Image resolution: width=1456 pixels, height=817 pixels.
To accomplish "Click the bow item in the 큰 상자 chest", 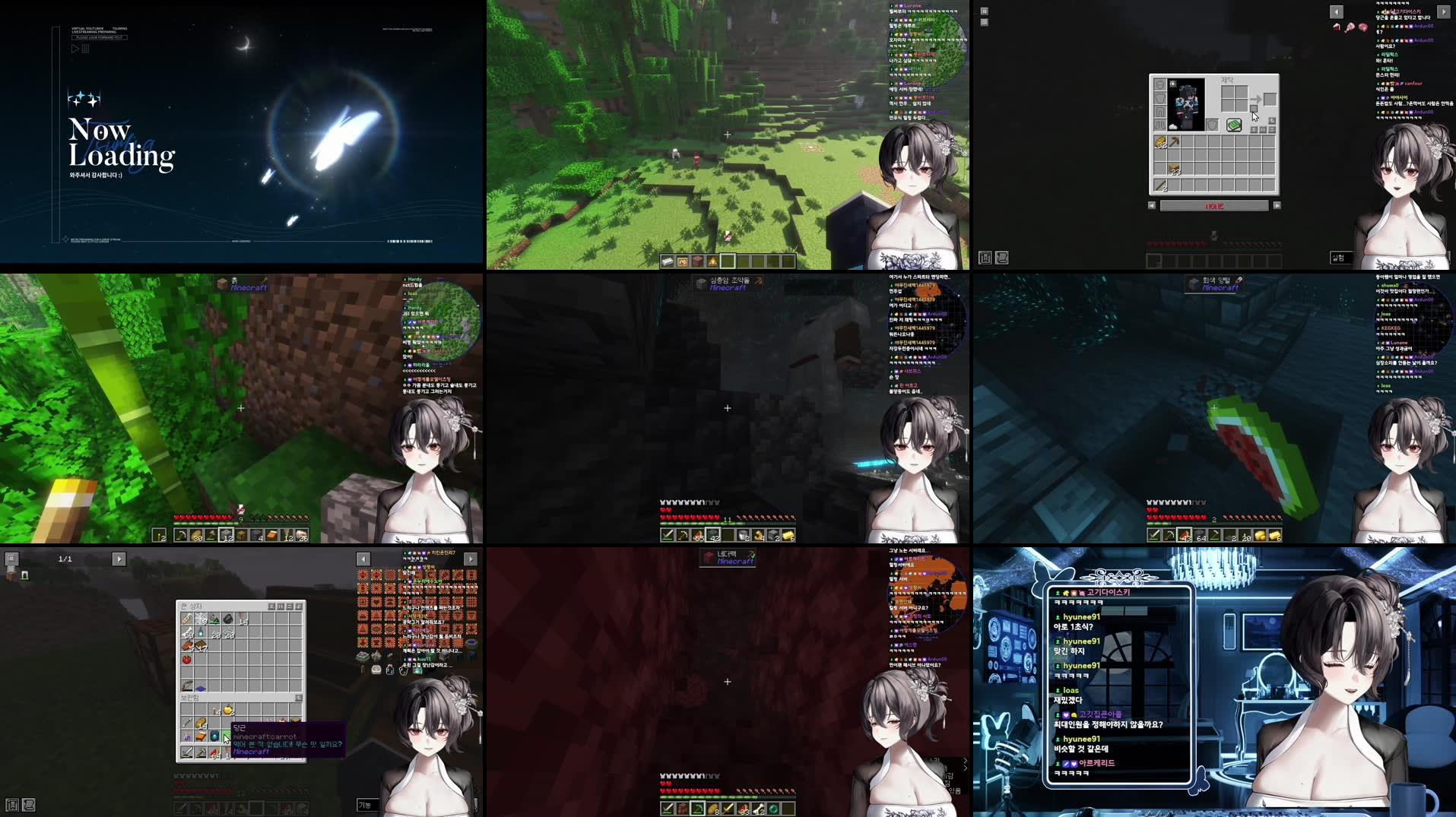I will click(x=186, y=685).
